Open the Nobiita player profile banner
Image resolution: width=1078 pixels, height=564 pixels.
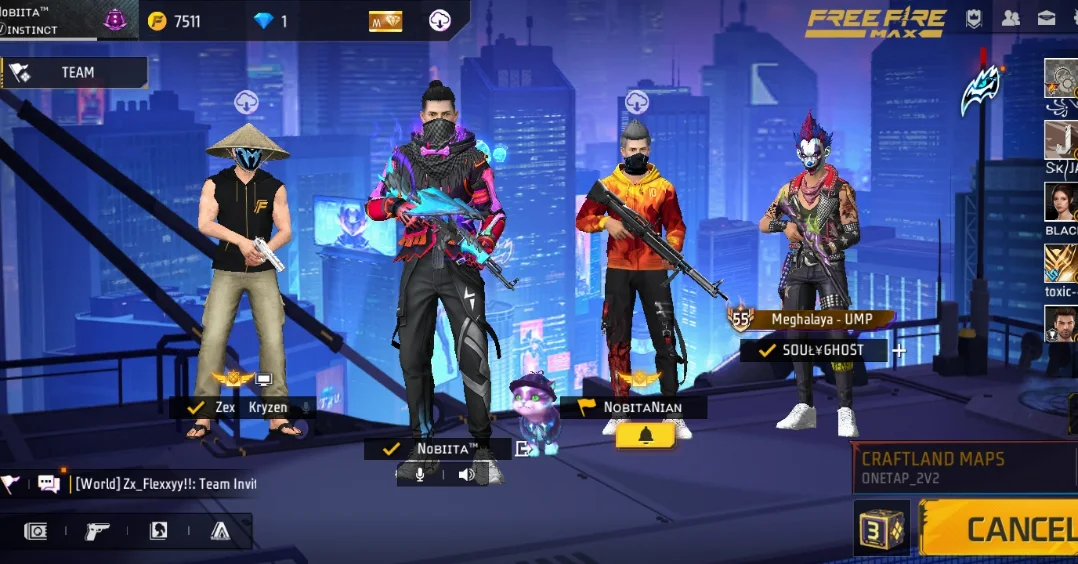coord(50,20)
